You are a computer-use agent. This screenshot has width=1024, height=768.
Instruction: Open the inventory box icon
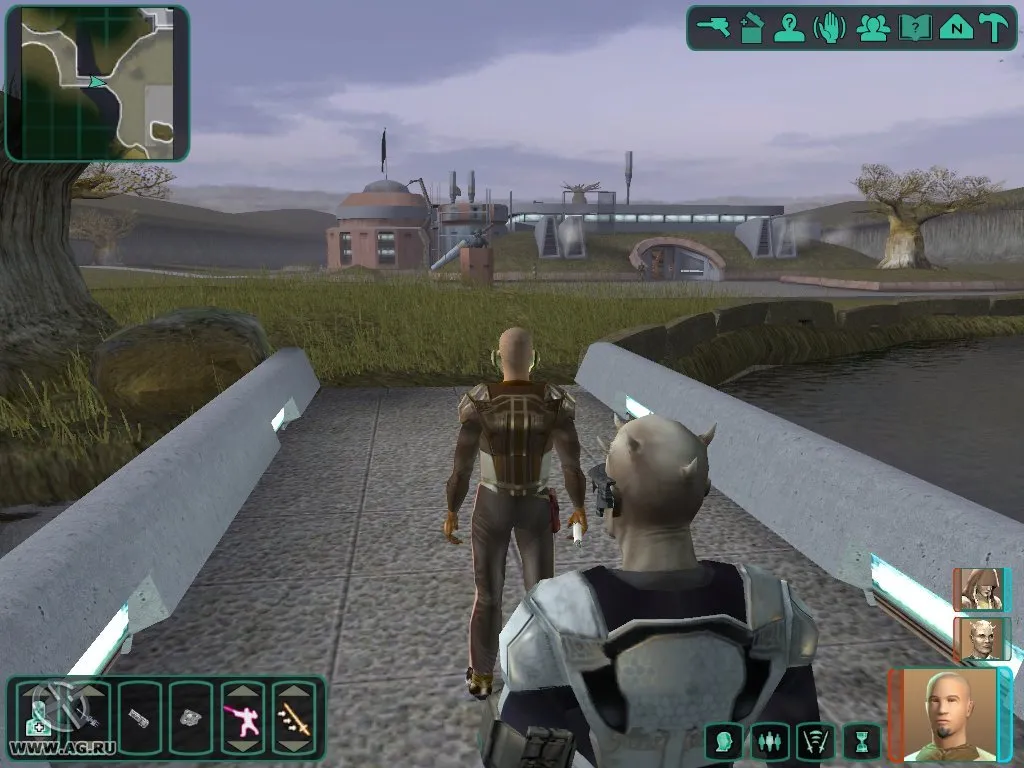click(751, 27)
